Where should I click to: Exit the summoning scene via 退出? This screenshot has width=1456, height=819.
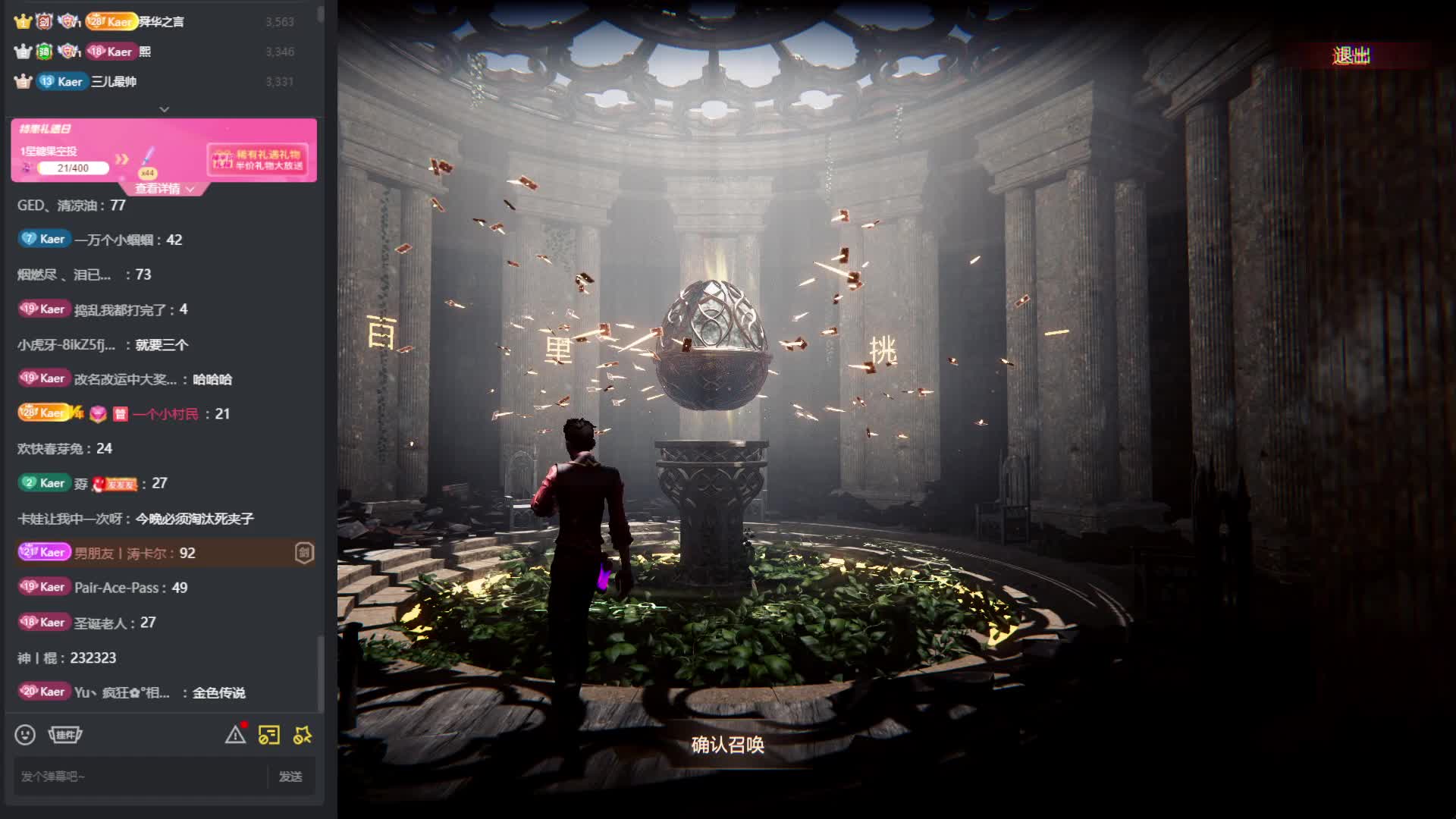point(1351,55)
